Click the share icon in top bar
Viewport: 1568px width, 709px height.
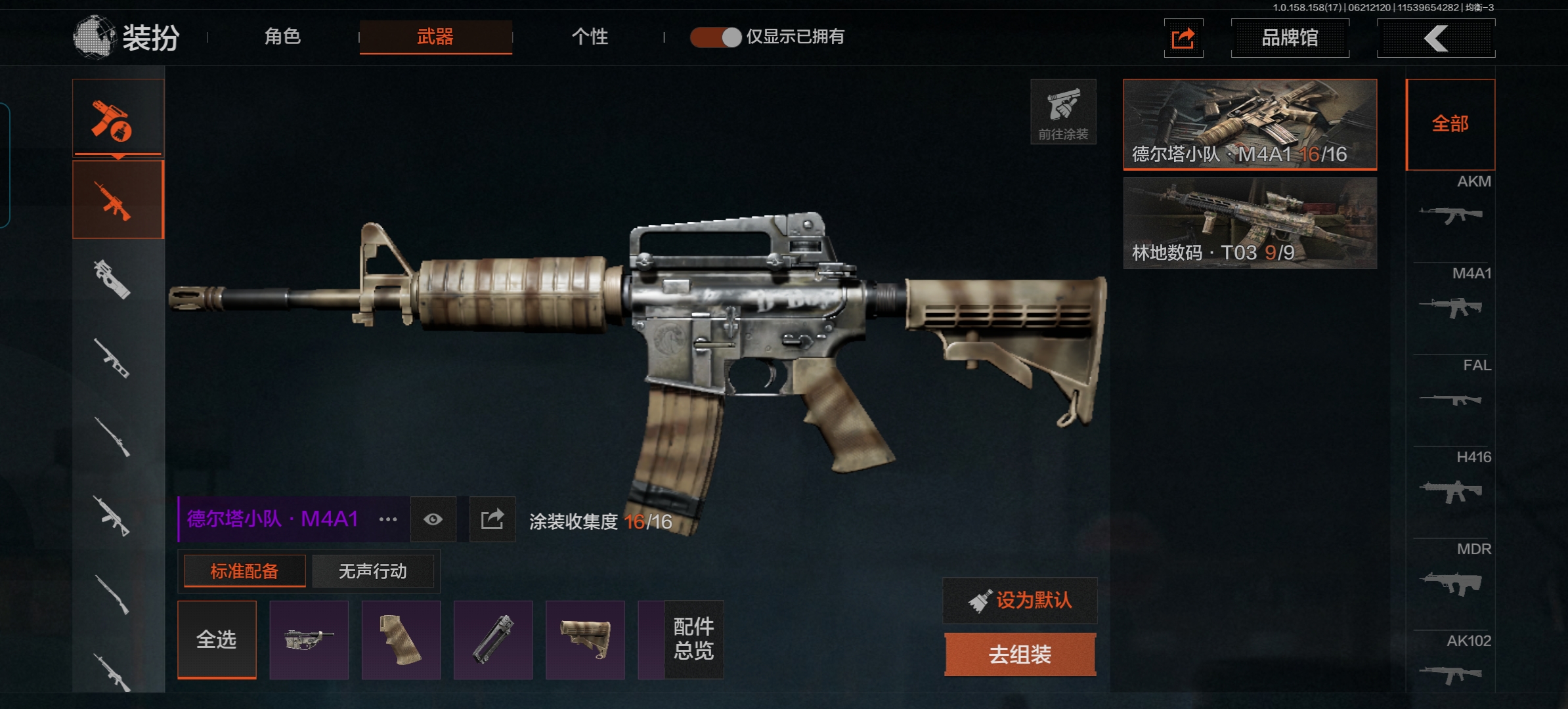(1183, 38)
